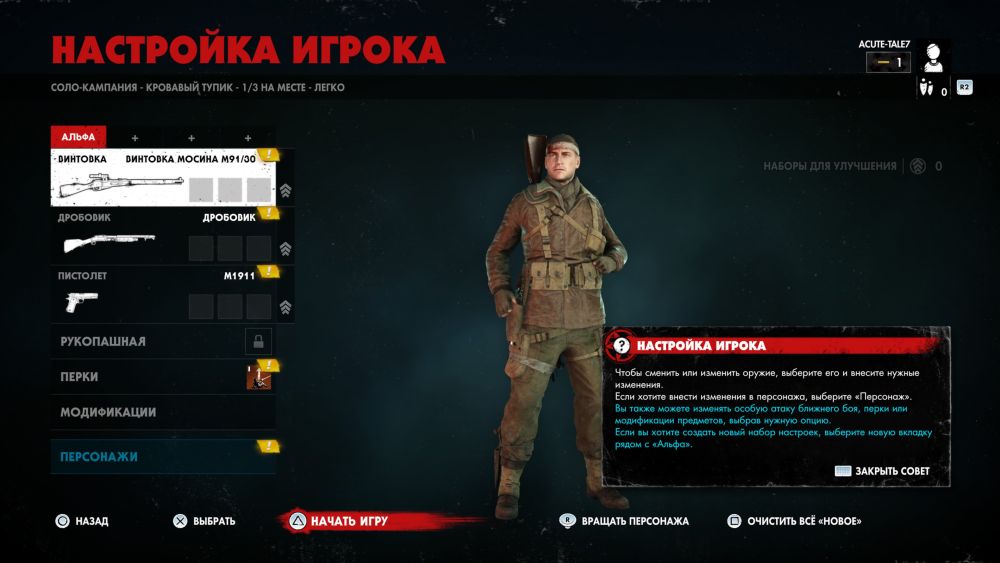Clear all new markers with Очистить всё «Новое»
The width and height of the screenshot is (1000, 563).
point(795,521)
